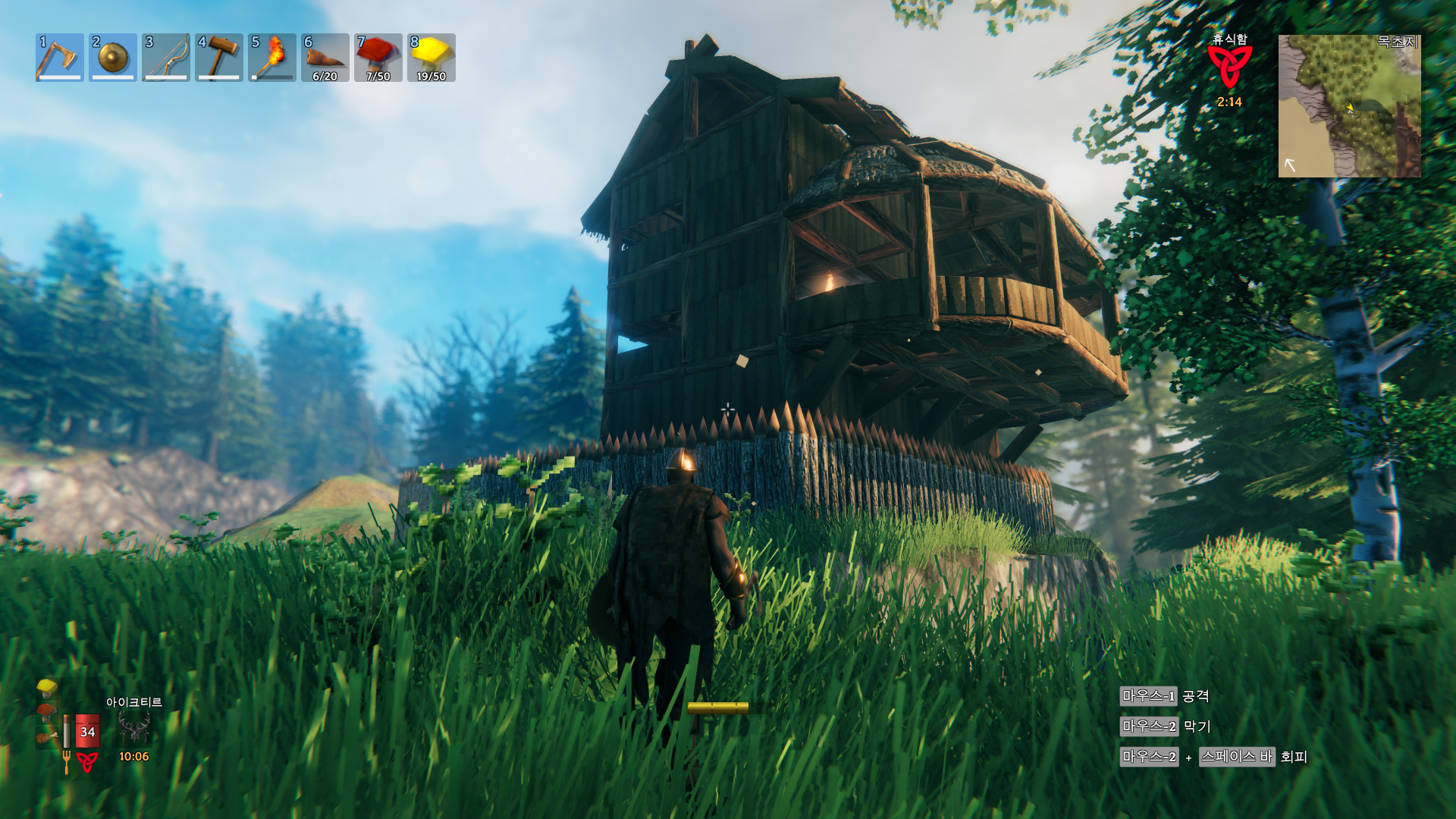Click the yellow mushroom food buff icon
This screenshot has width=1456, height=819.
tap(47, 687)
